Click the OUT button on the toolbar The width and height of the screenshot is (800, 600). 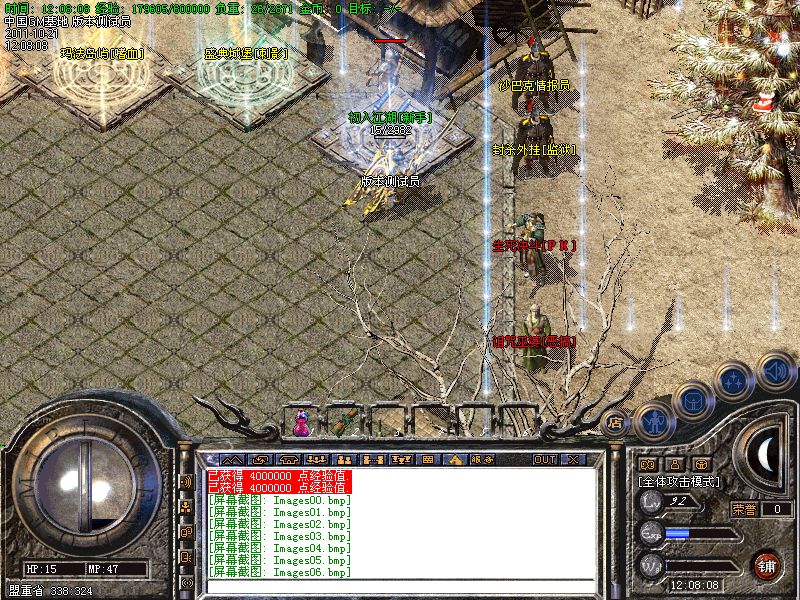[x=544, y=459]
